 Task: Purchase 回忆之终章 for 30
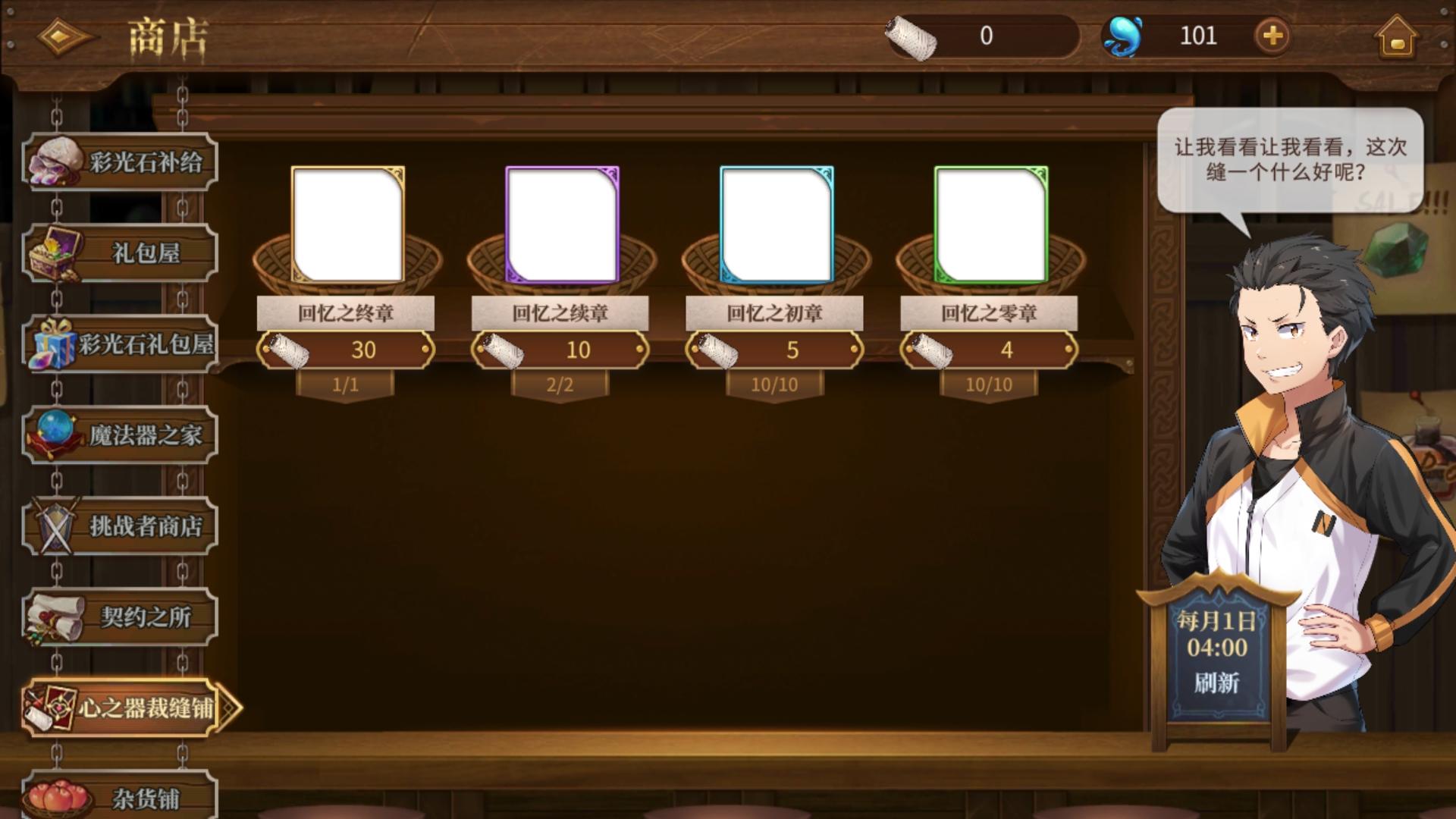pyautogui.click(x=347, y=350)
